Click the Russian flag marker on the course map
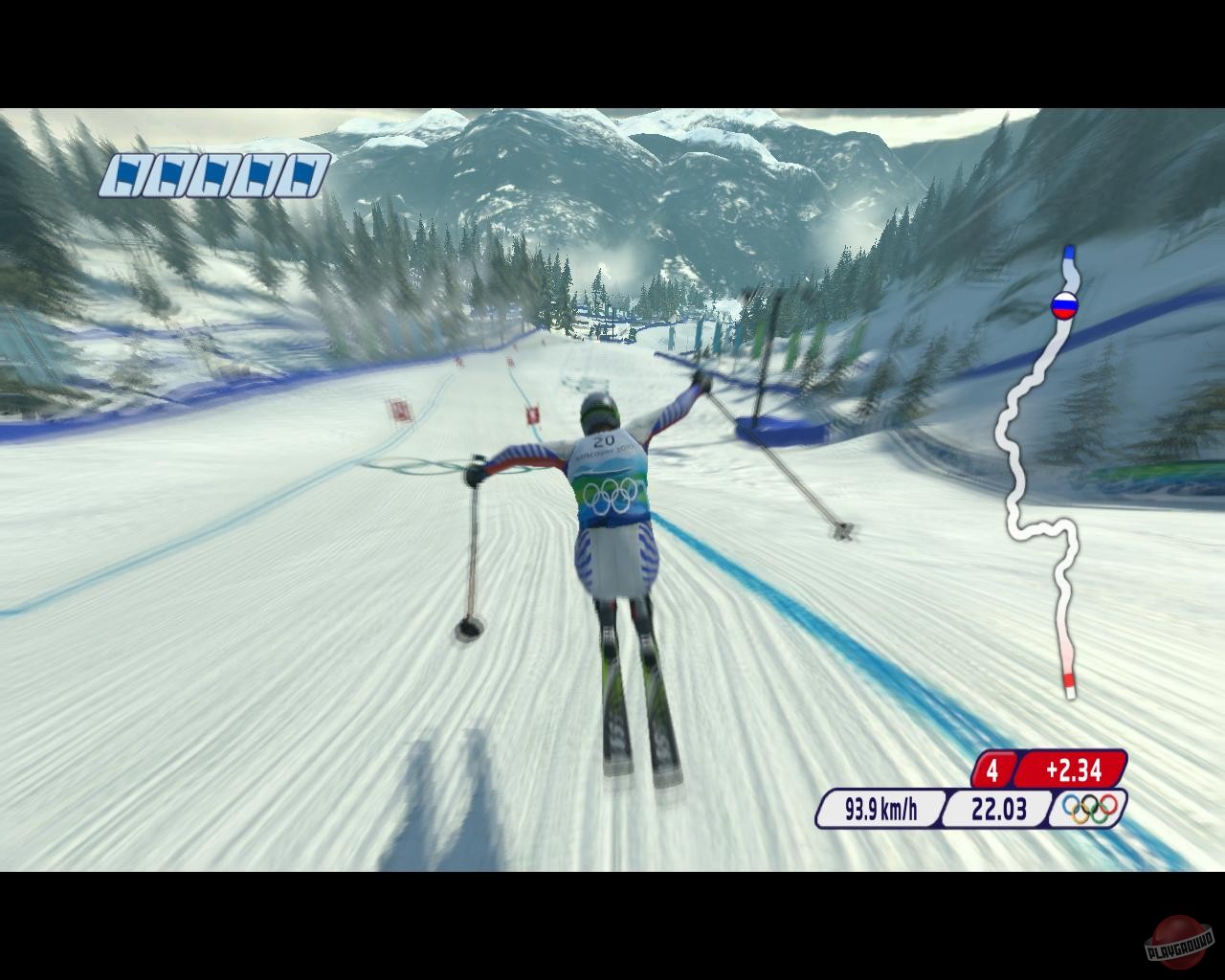Image resolution: width=1225 pixels, height=980 pixels. pyautogui.click(x=1065, y=306)
